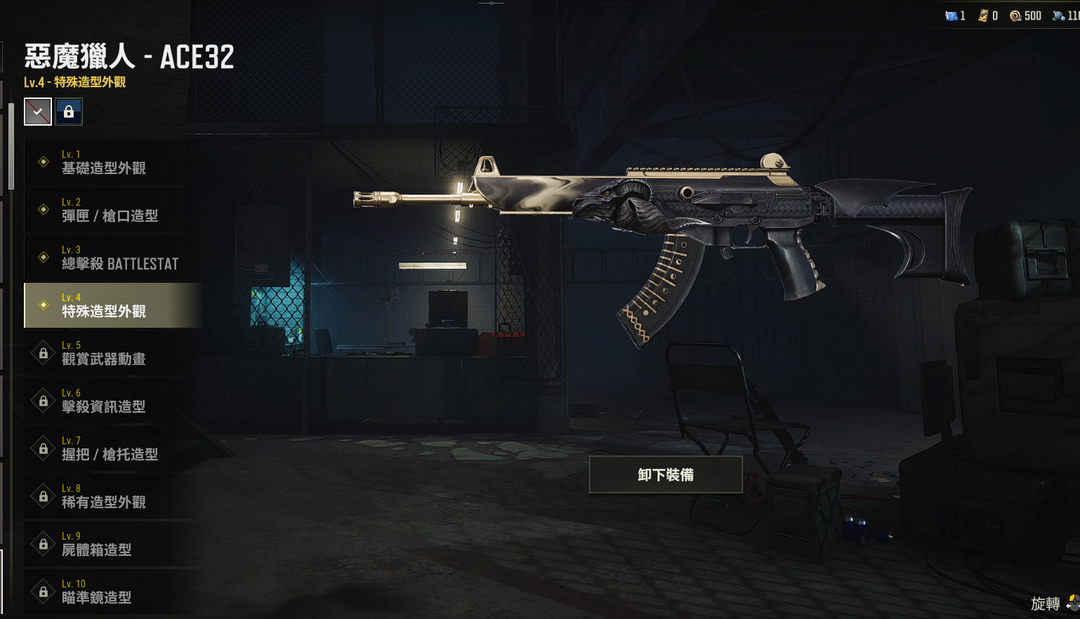Viewport: 1080px width, 619px height.
Task: Select Lv. 1 基礎造型外觀 entry
Action: pos(112,162)
